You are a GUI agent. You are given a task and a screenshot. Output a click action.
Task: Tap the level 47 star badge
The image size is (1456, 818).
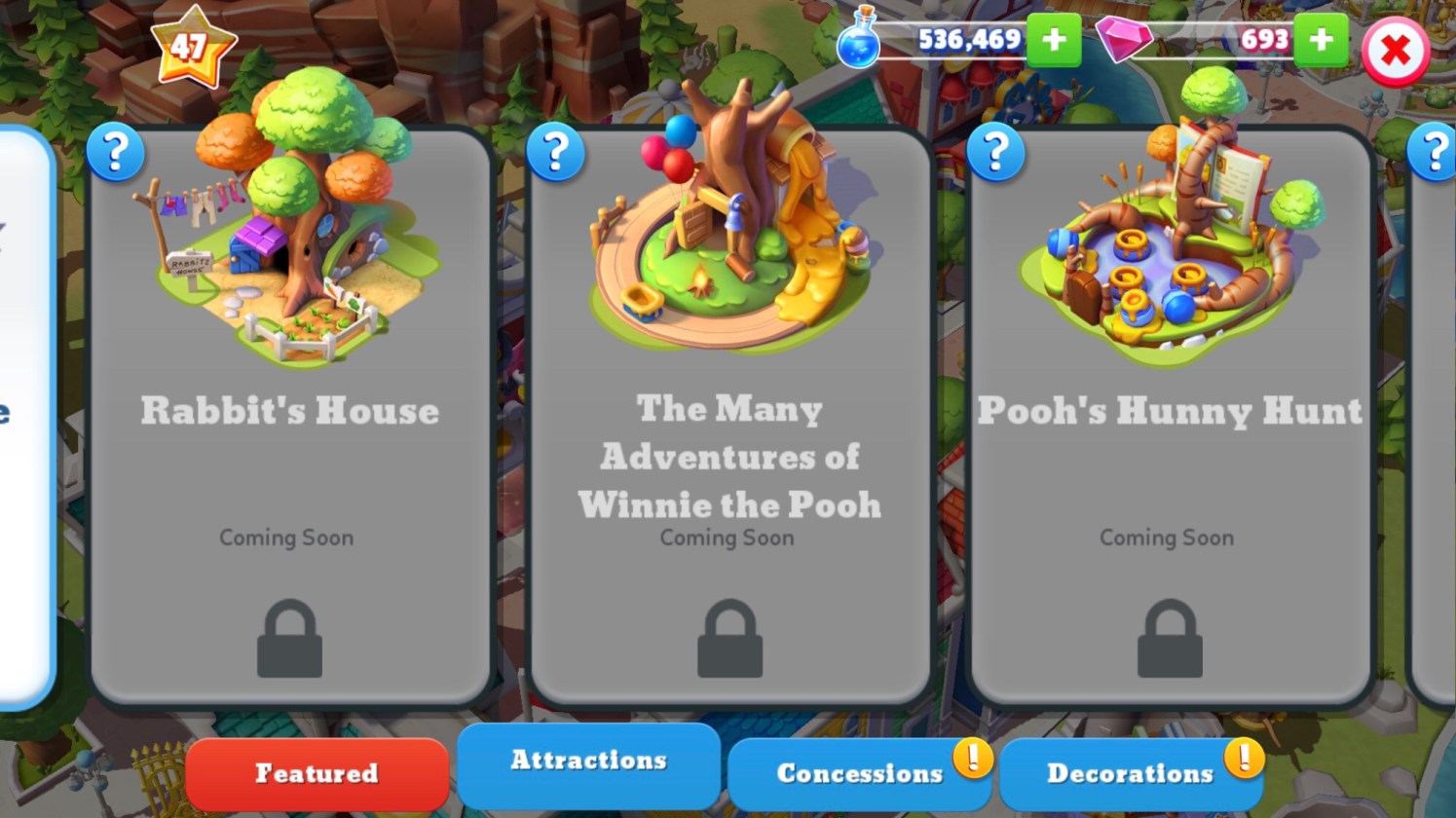tap(192, 46)
